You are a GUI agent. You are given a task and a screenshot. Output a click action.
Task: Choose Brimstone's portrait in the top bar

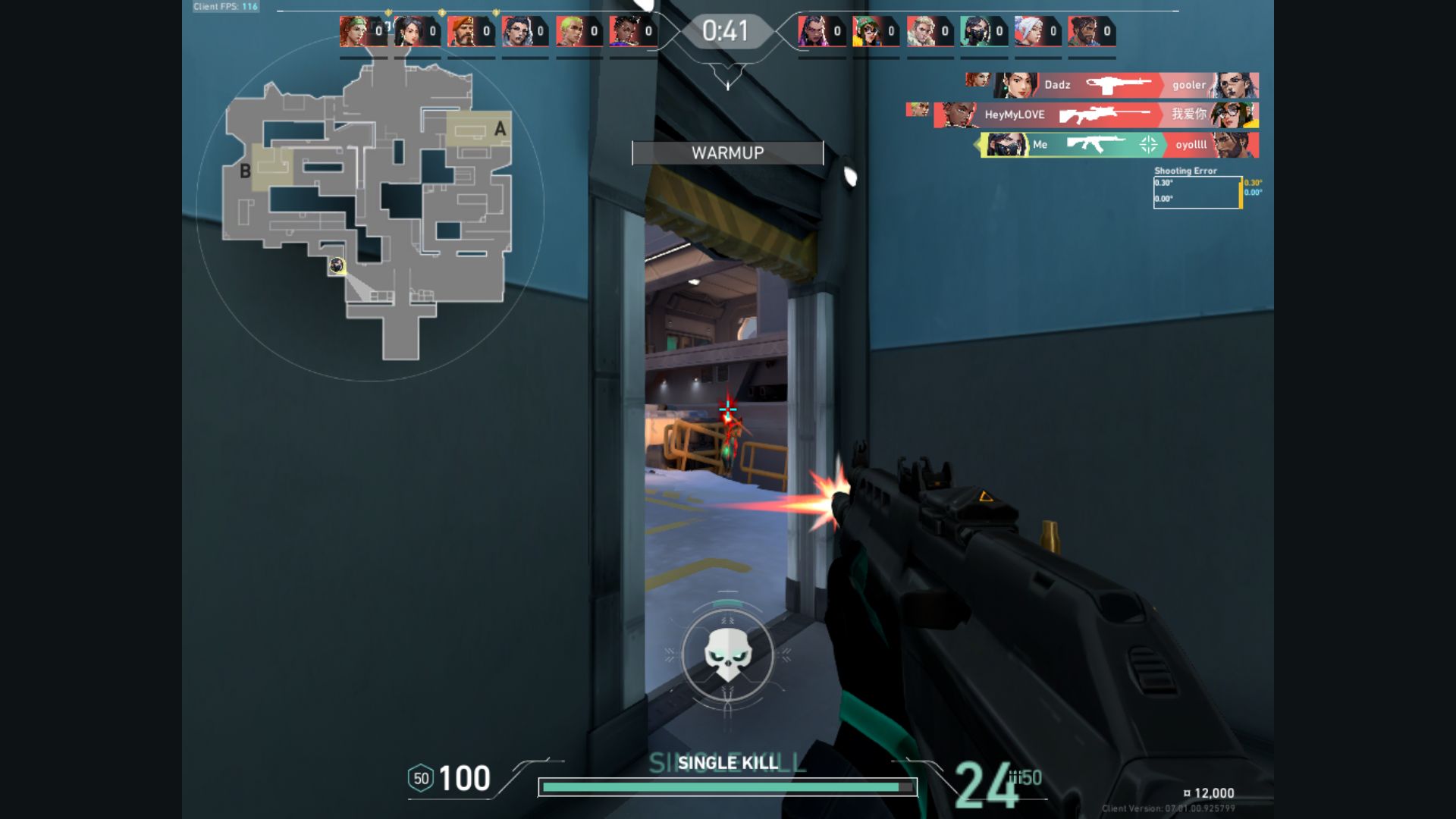point(462,32)
